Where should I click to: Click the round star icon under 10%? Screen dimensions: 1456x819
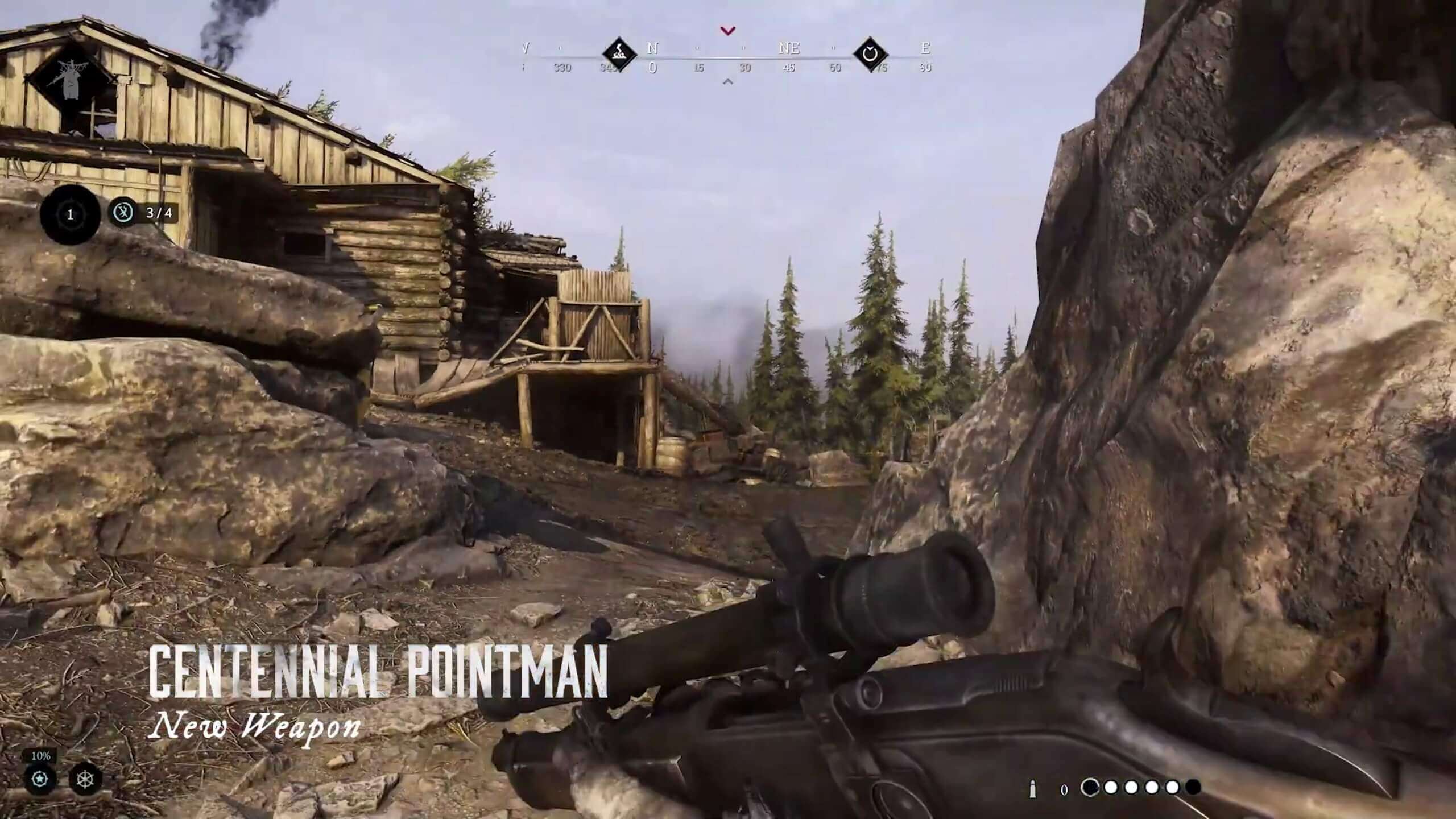click(40, 779)
